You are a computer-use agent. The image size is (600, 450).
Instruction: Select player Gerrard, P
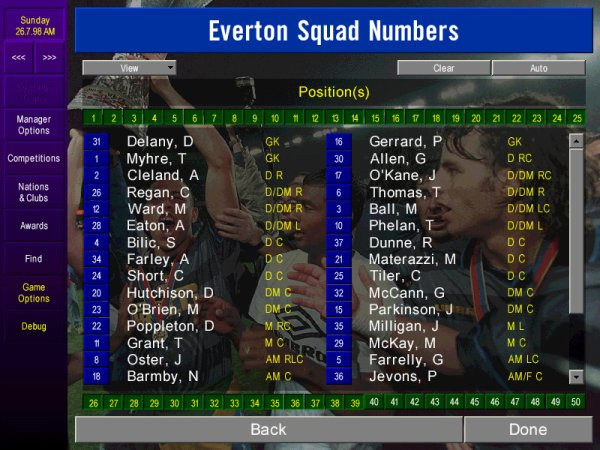coord(405,142)
